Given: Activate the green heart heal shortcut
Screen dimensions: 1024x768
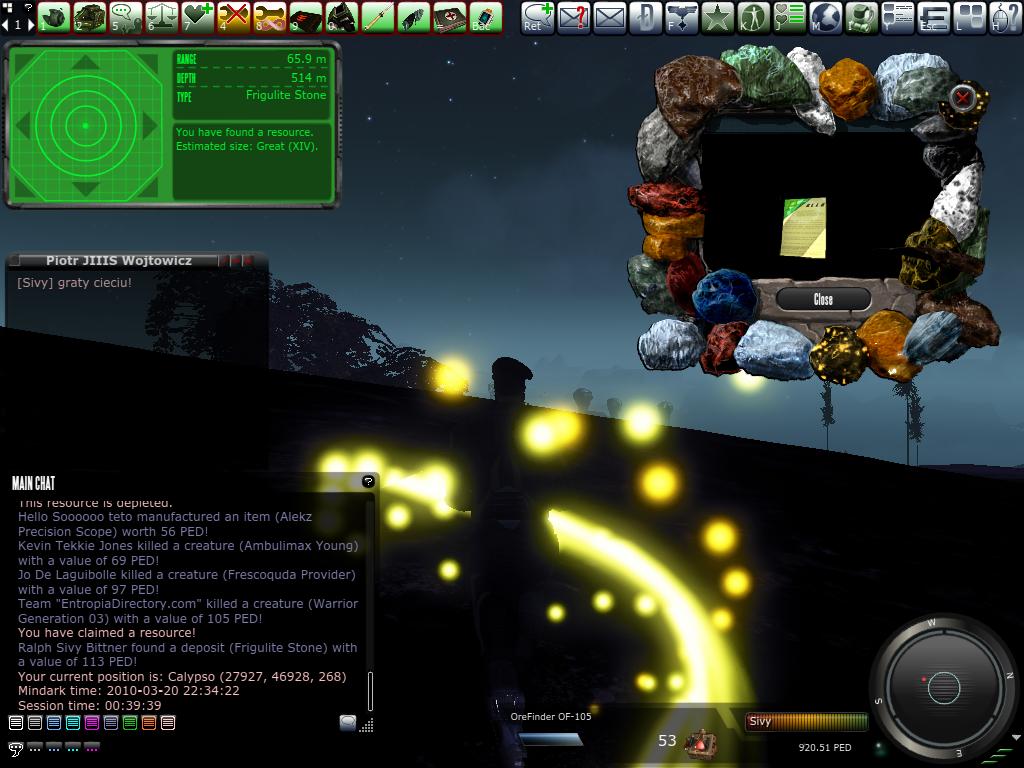Looking at the screenshot, I should (x=197, y=16).
